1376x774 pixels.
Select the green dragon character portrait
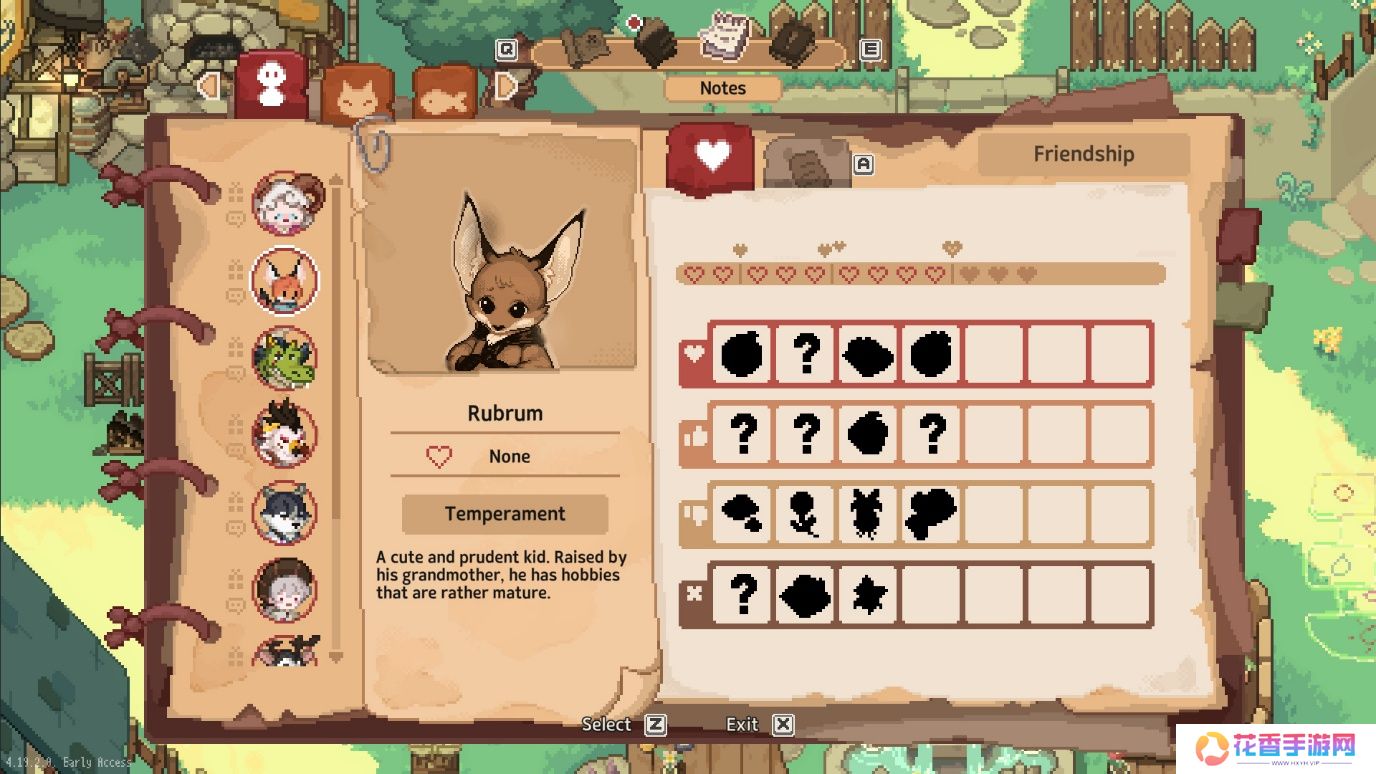(285, 358)
